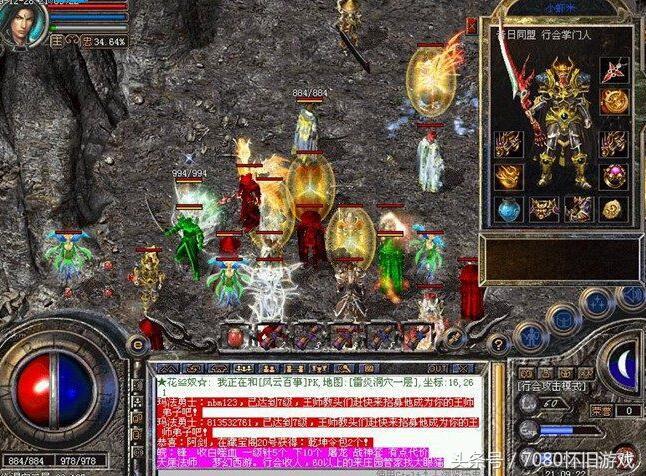Select the gold coin charm slot

click(x=613, y=209)
